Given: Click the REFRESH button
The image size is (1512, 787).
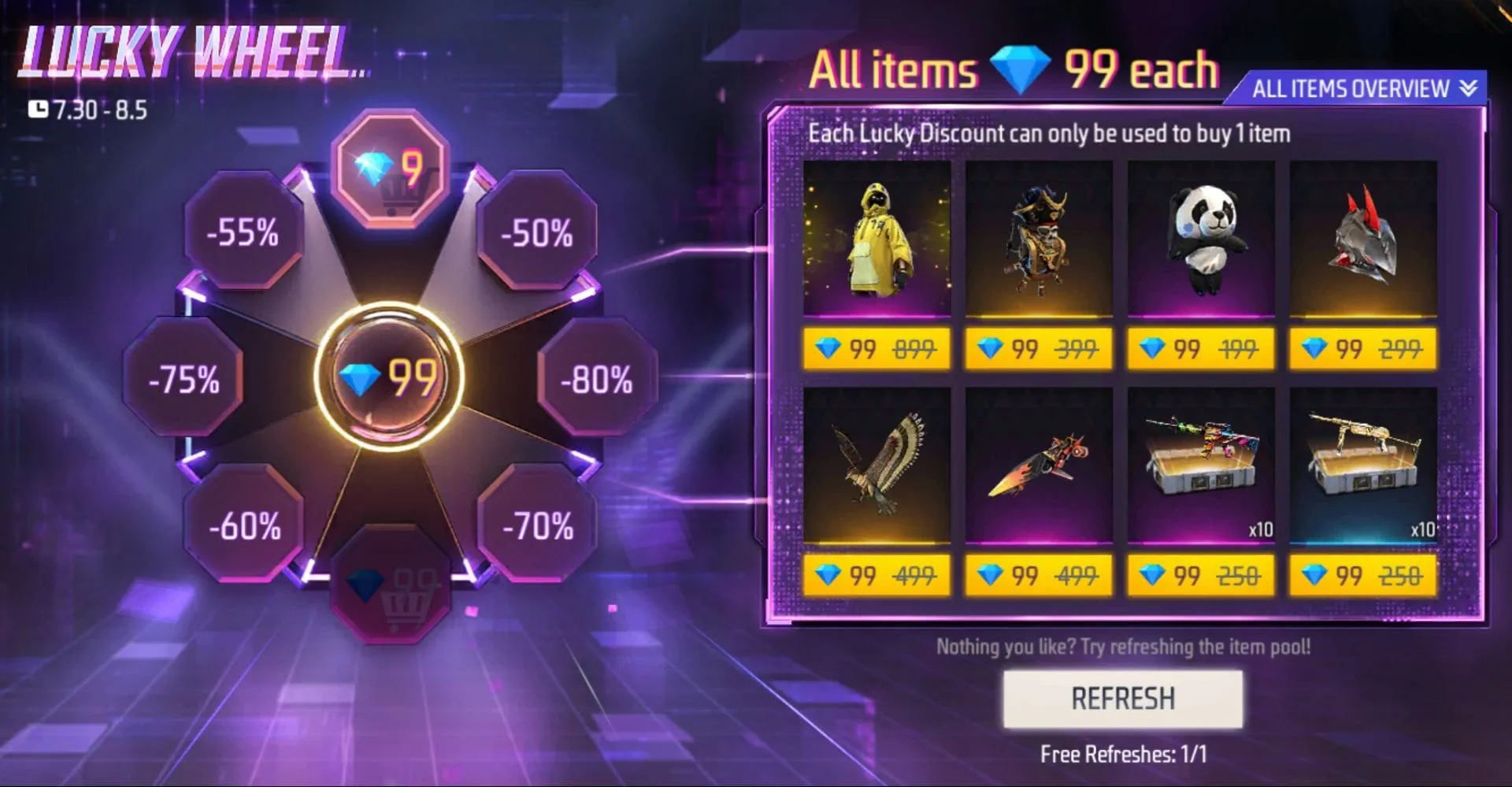Looking at the screenshot, I should click(x=1121, y=698).
